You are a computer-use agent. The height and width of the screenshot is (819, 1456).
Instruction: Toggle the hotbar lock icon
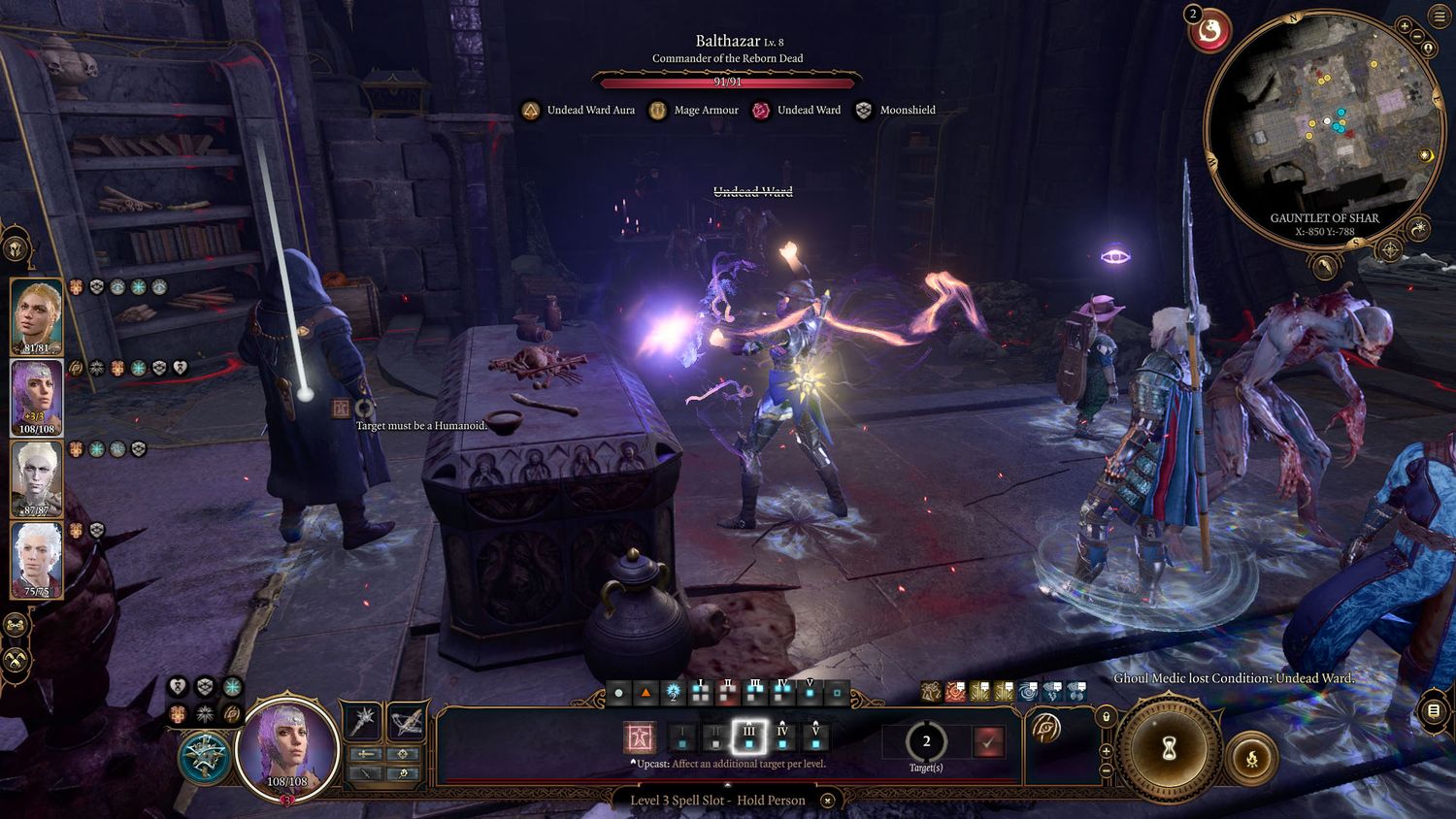point(1106,717)
